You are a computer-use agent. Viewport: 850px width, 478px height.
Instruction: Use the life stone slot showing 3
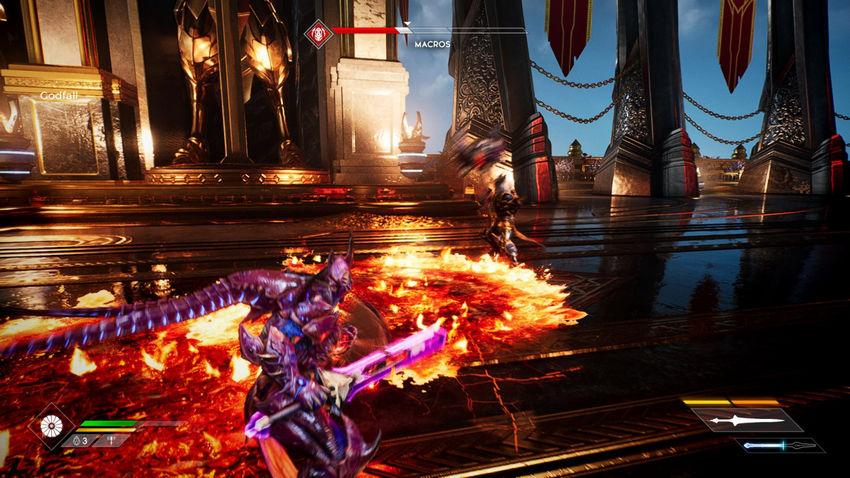tap(81, 440)
